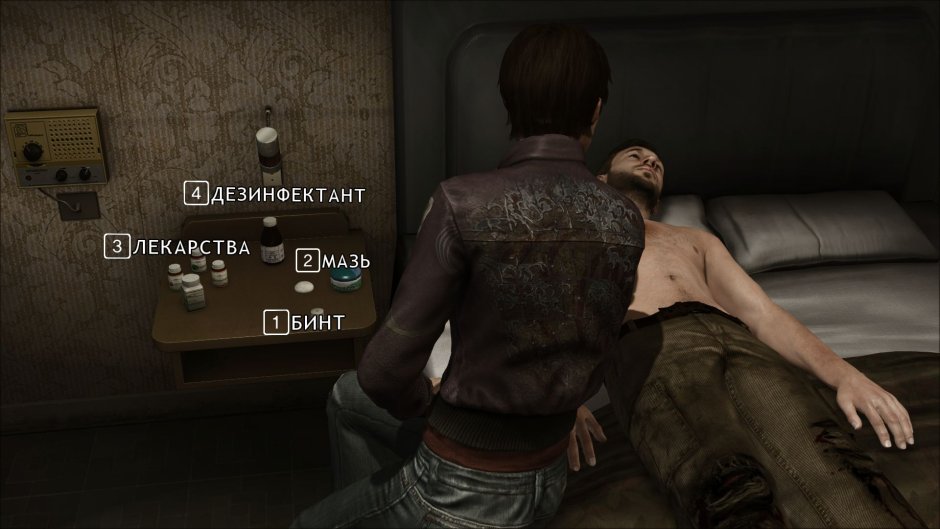Select the ЛЕКАРСТВА choice
The image size is (940, 529).
[x=178, y=246]
